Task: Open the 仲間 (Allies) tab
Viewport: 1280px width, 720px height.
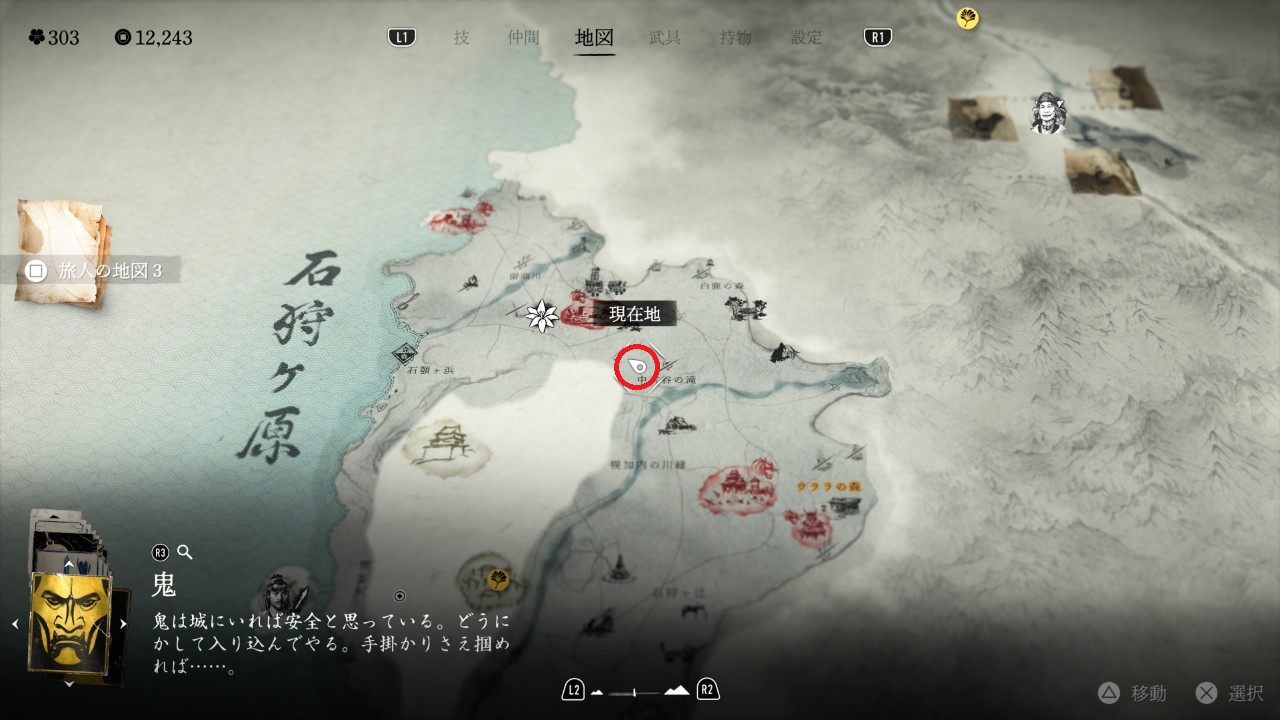Action: click(523, 38)
